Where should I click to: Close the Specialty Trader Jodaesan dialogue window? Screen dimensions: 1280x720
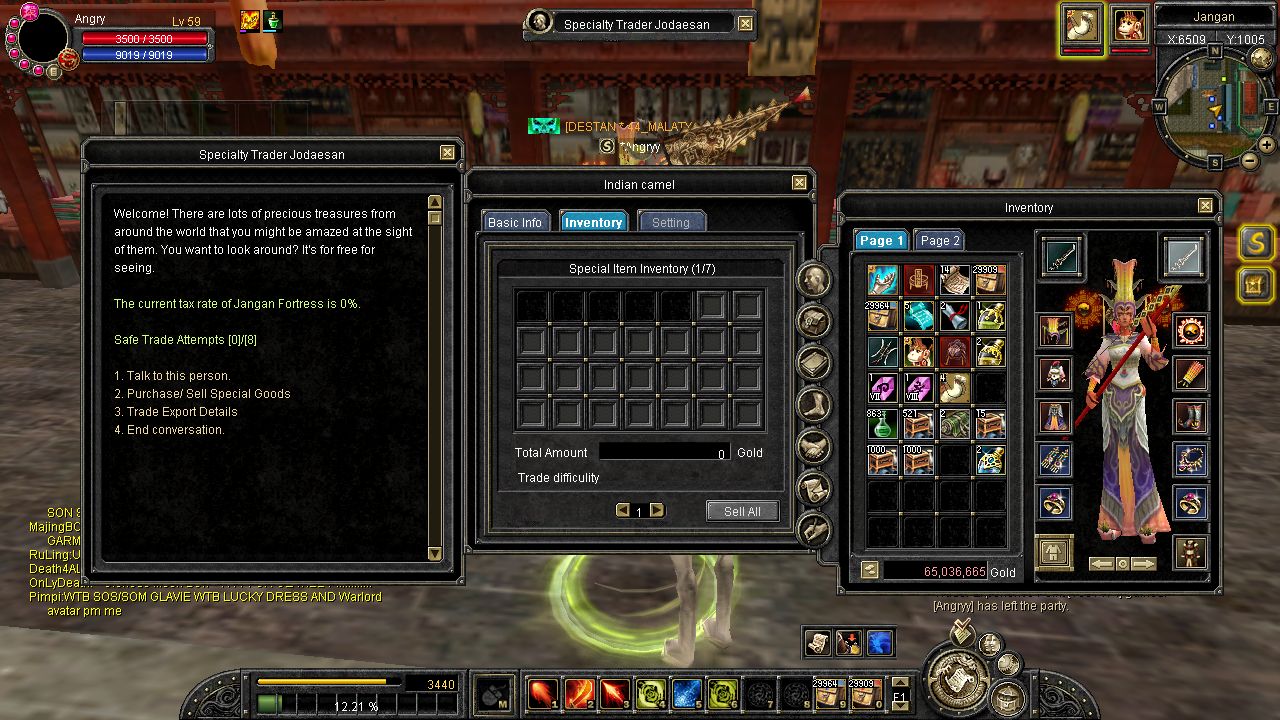[x=447, y=153]
